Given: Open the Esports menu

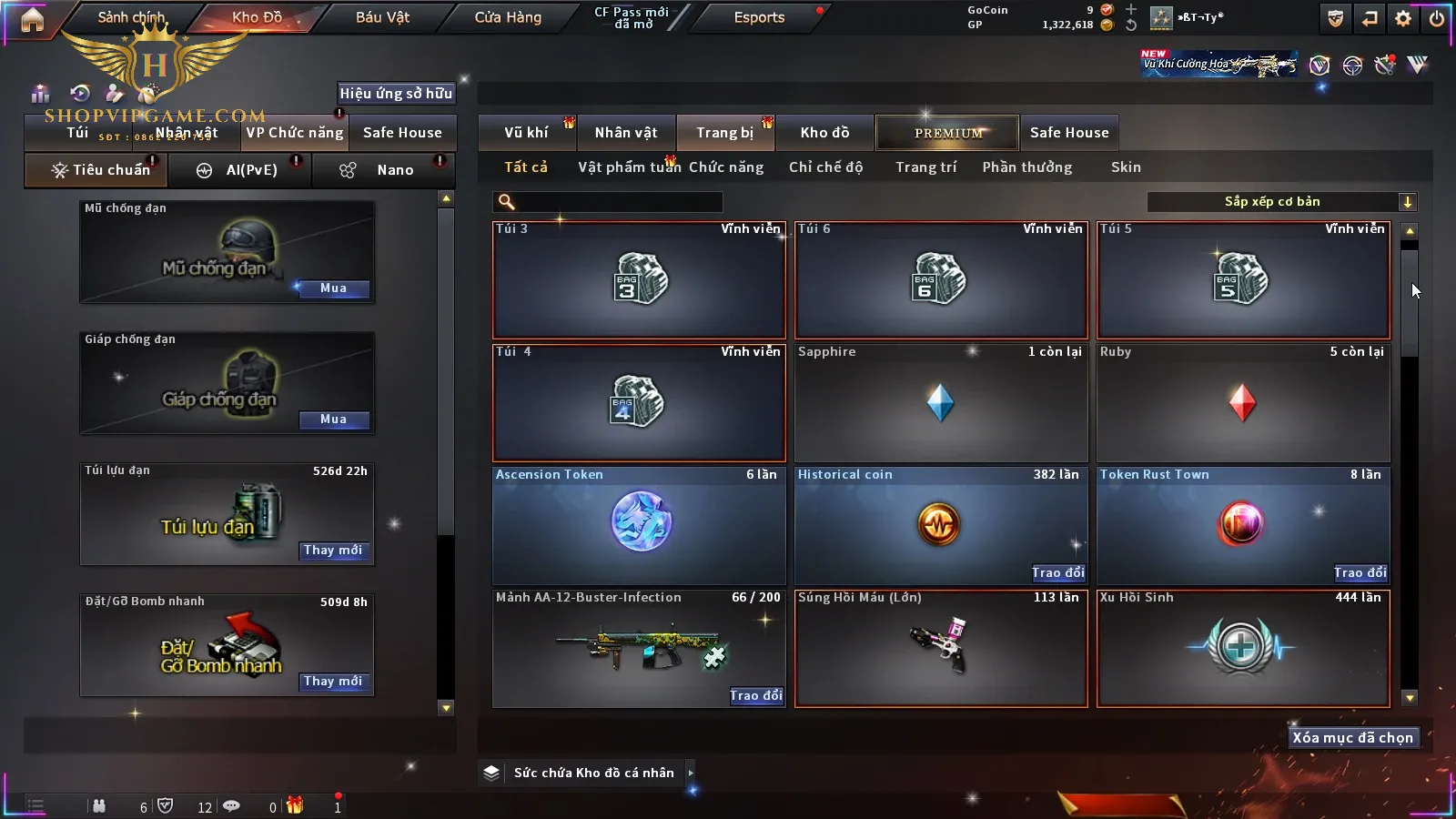Looking at the screenshot, I should point(759,17).
